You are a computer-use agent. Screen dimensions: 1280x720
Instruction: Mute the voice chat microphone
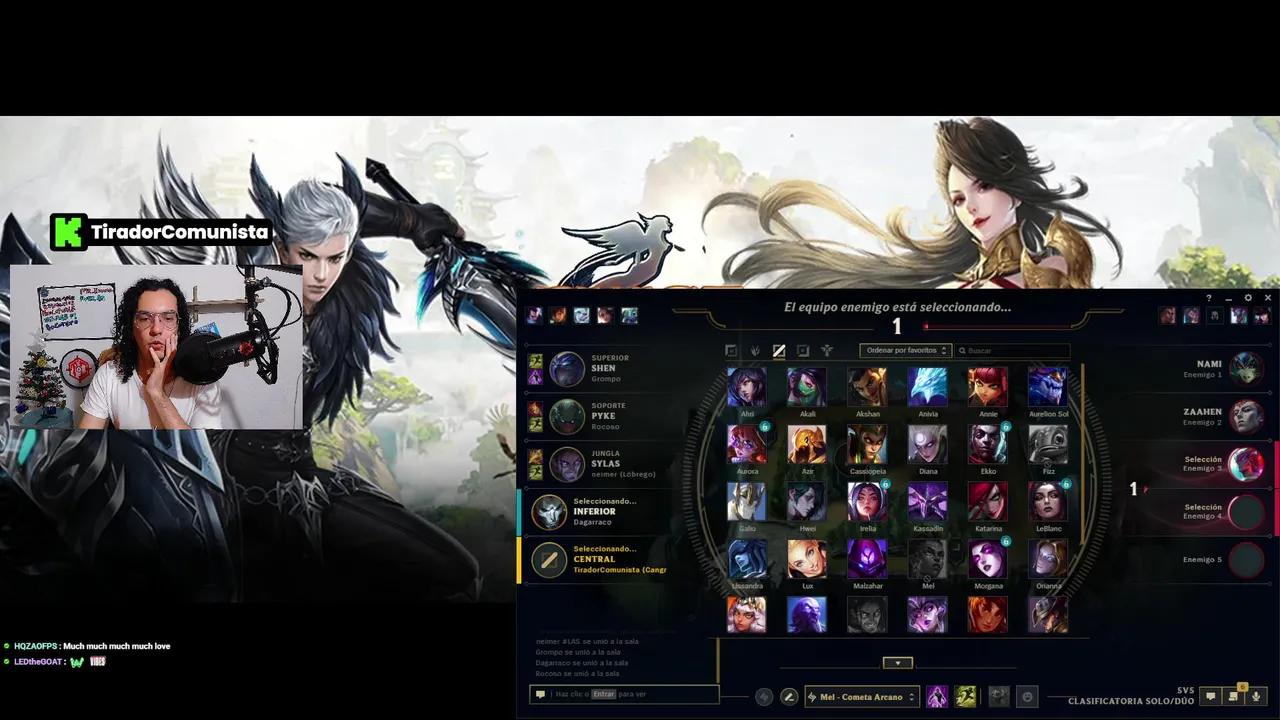tap(1258, 696)
